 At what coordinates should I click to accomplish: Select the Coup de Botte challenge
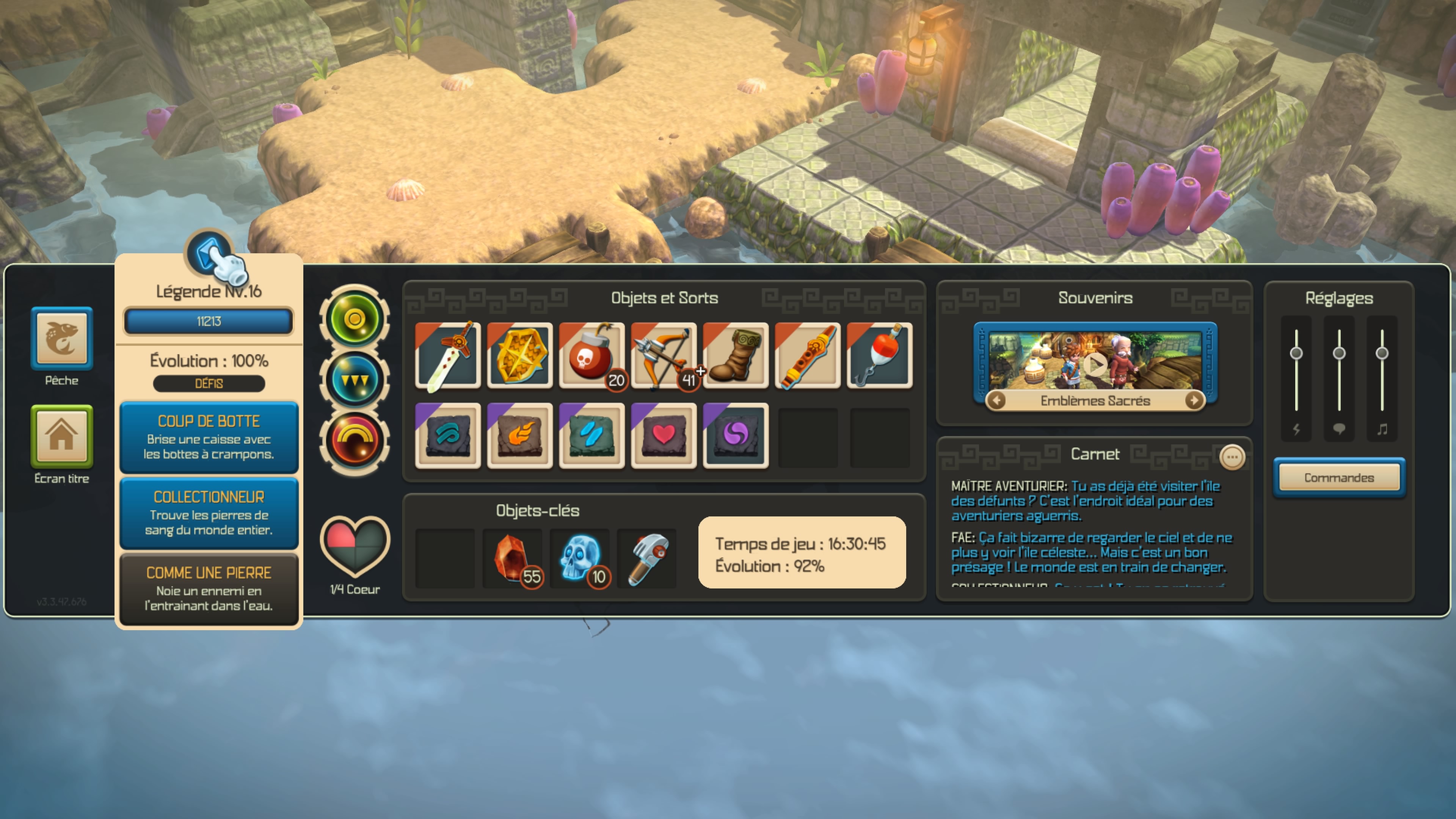click(x=209, y=437)
